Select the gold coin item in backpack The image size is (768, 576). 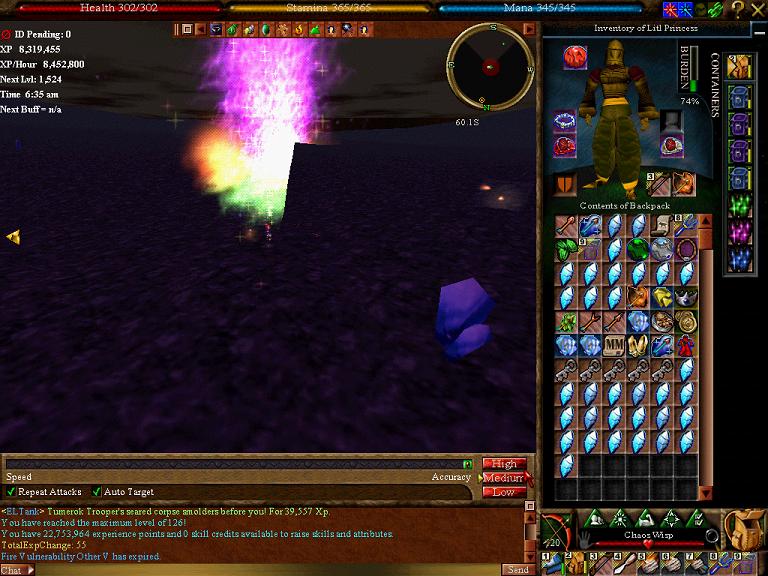click(687, 322)
